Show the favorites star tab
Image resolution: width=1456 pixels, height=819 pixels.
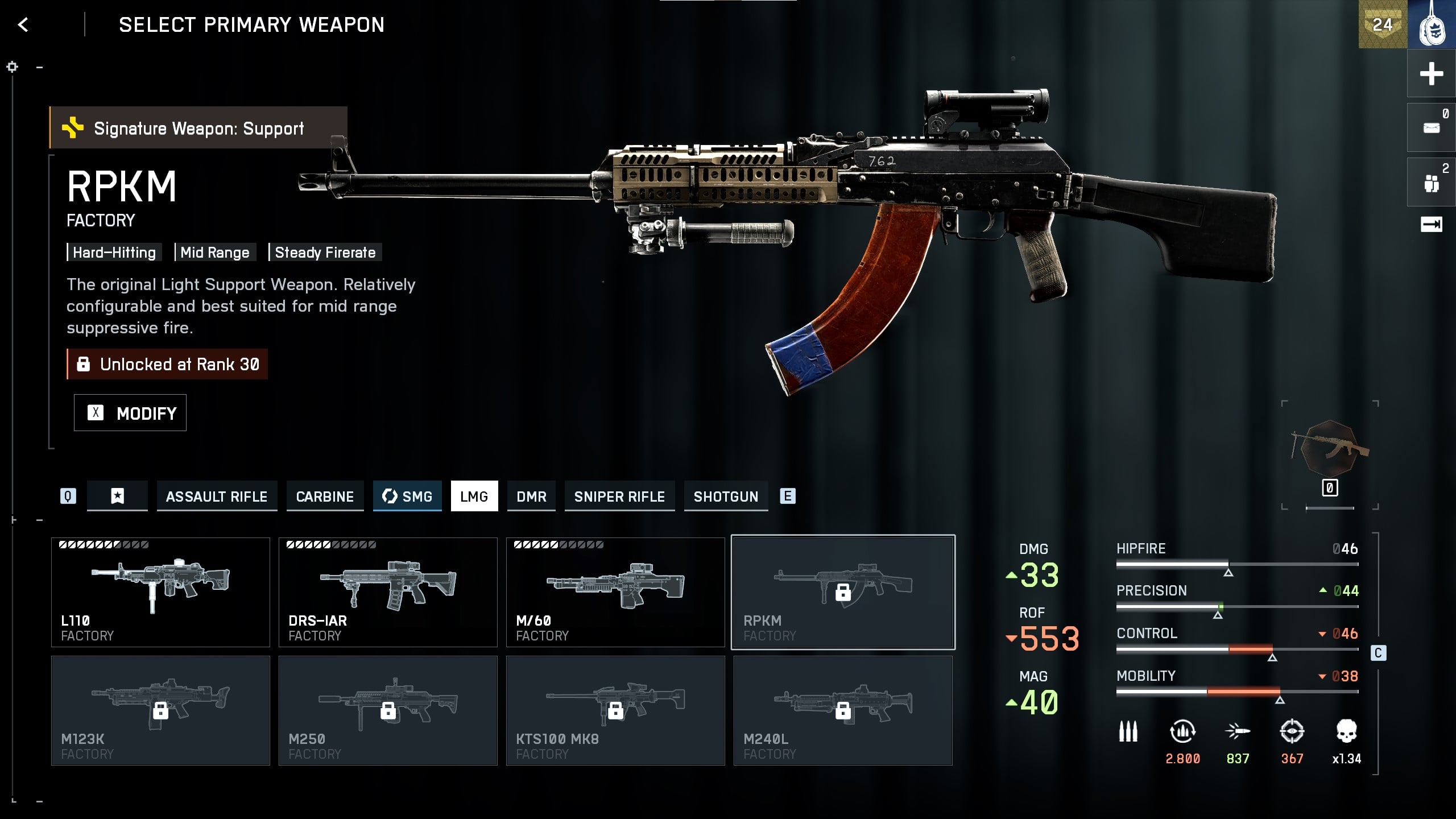point(117,497)
